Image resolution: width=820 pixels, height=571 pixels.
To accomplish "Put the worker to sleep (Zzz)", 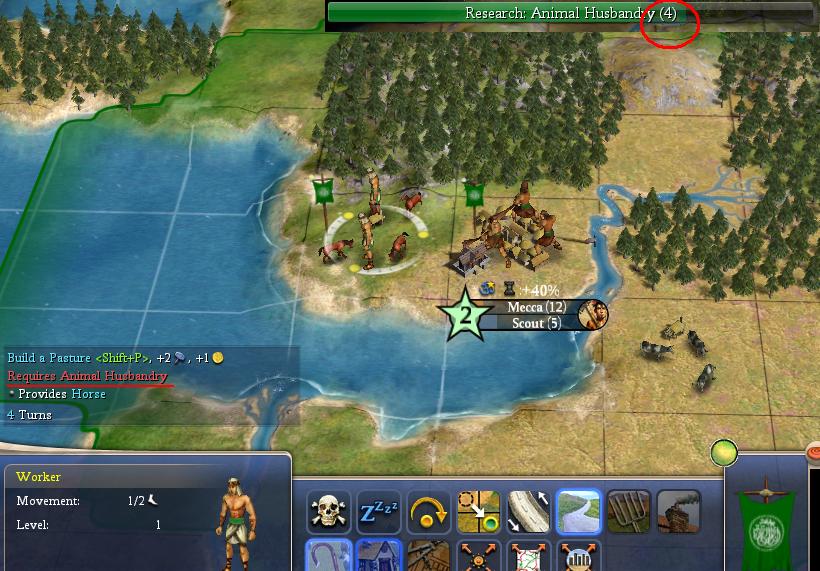I will point(380,512).
